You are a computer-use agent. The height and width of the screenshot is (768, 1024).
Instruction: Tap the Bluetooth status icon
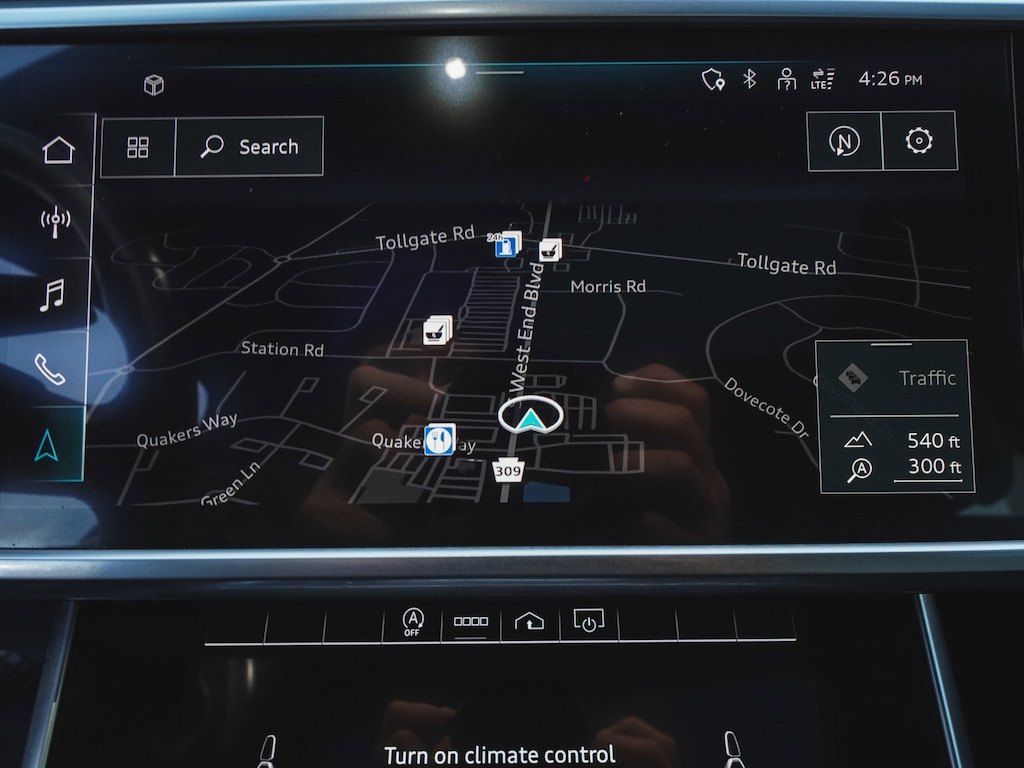point(749,79)
